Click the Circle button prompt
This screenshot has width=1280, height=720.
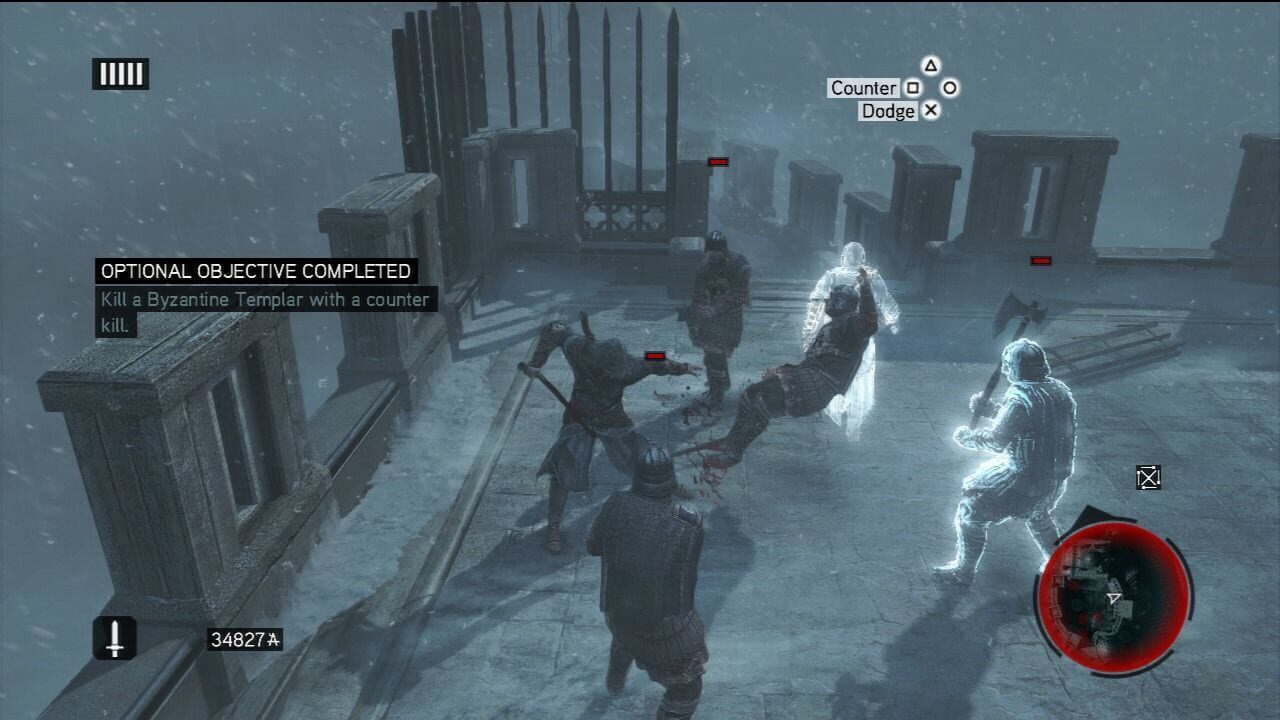949,88
